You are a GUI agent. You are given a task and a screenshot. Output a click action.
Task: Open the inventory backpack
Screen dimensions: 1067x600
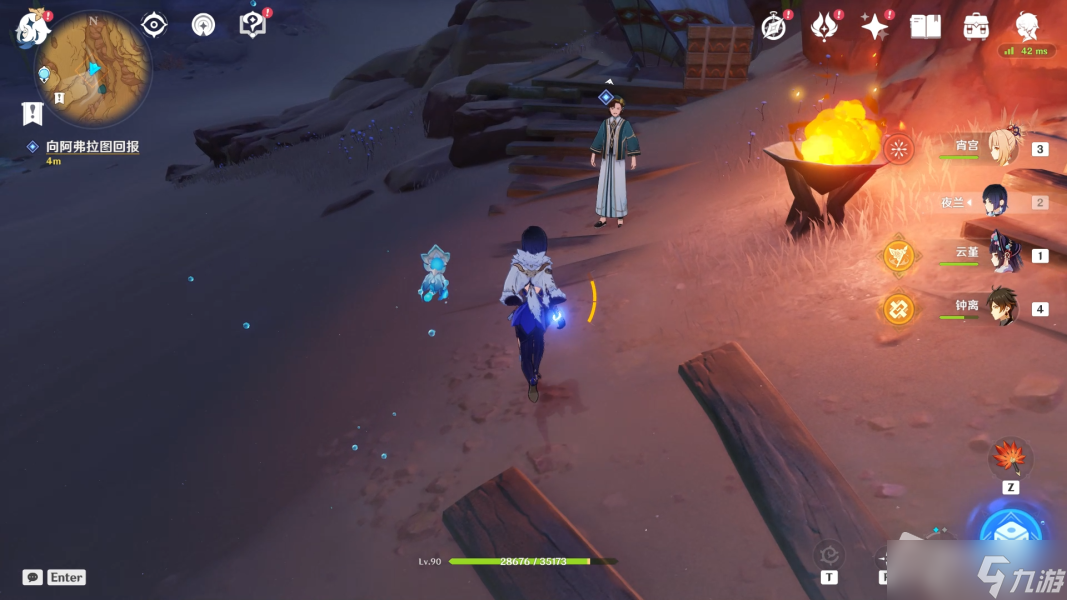click(x=976, y=27)
